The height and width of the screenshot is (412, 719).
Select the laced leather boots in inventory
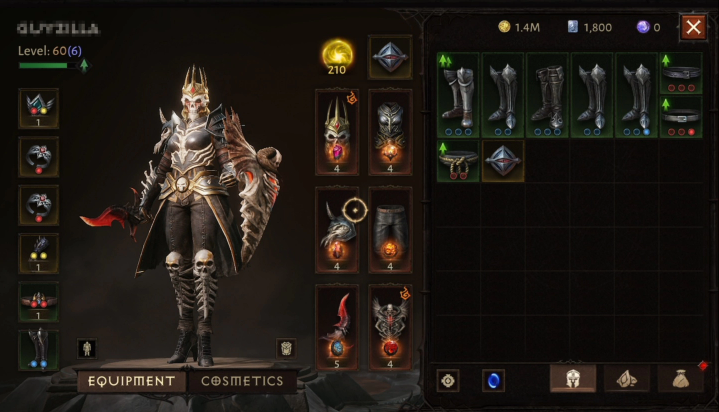coord(547,95)
